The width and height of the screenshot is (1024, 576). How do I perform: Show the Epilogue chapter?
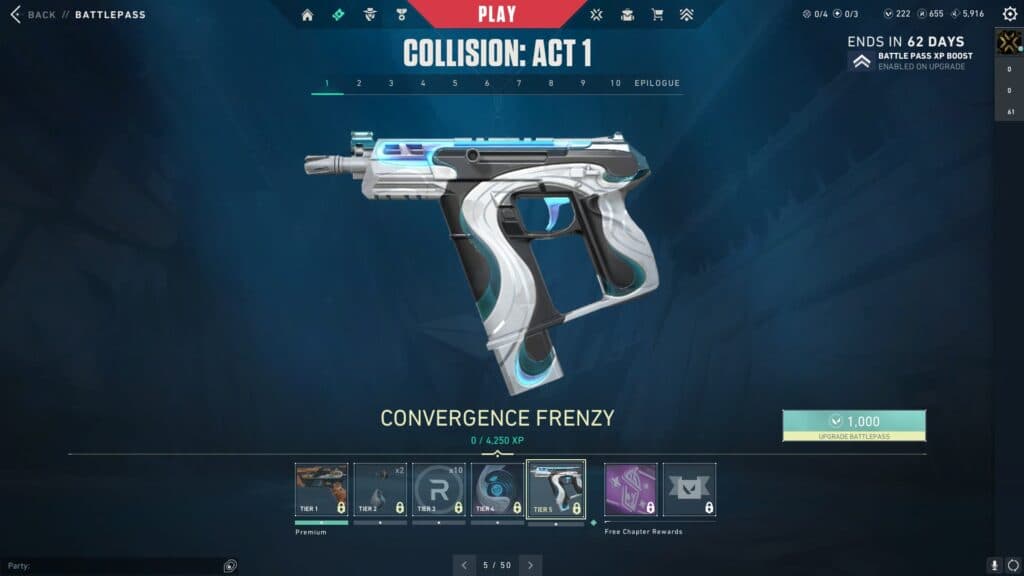[x=657, y=83]
